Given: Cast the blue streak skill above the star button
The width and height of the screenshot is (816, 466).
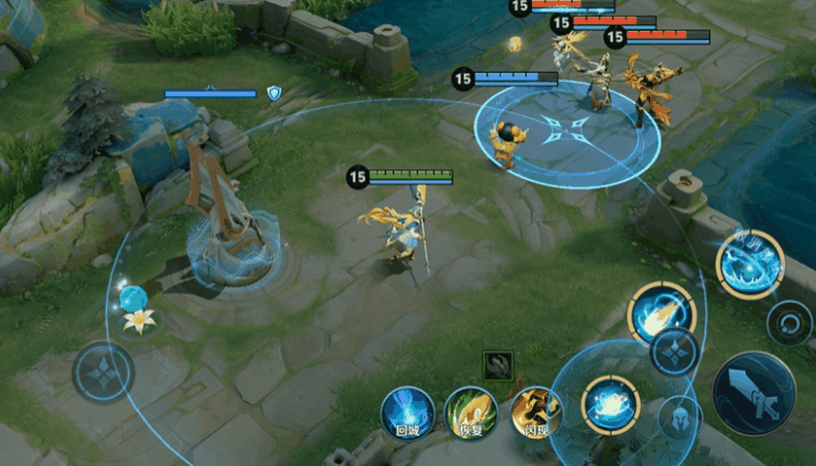Looking at the screenshot, I should [661, 313].
